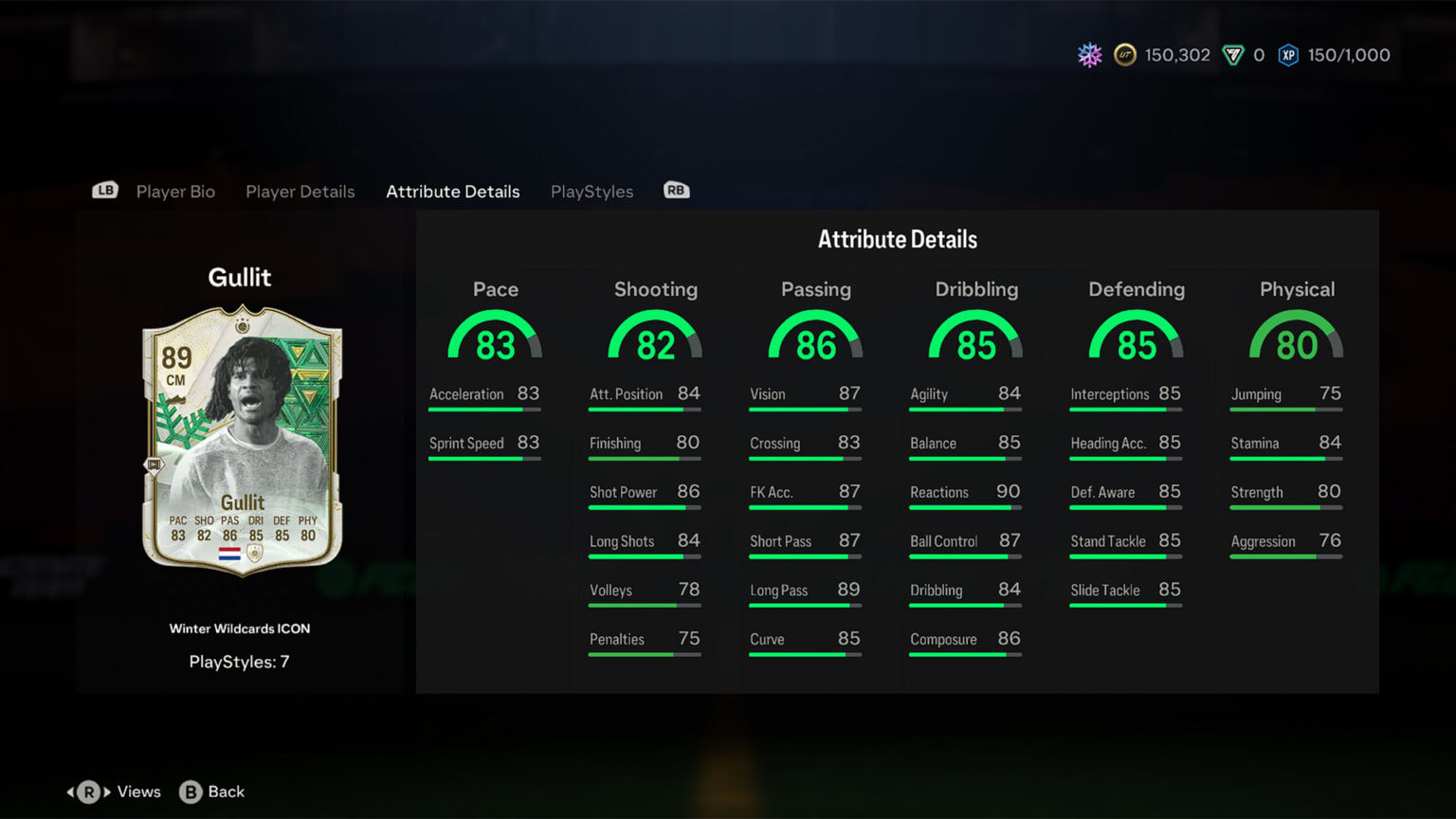
Task: Open the XP progress icon
Action: click(1287, 55)
